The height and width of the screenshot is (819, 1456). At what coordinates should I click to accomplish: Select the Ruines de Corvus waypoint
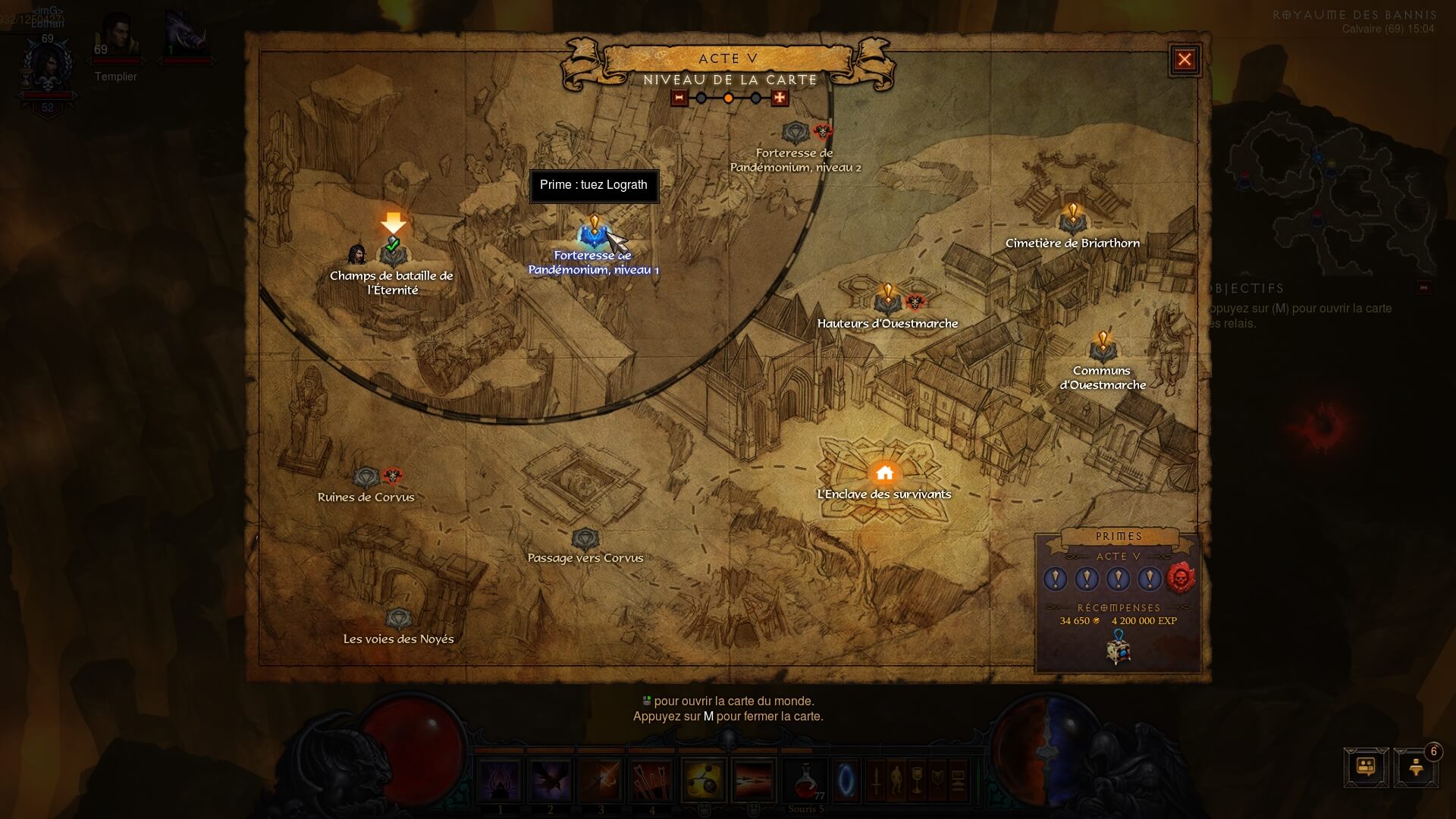coord(366,477)
